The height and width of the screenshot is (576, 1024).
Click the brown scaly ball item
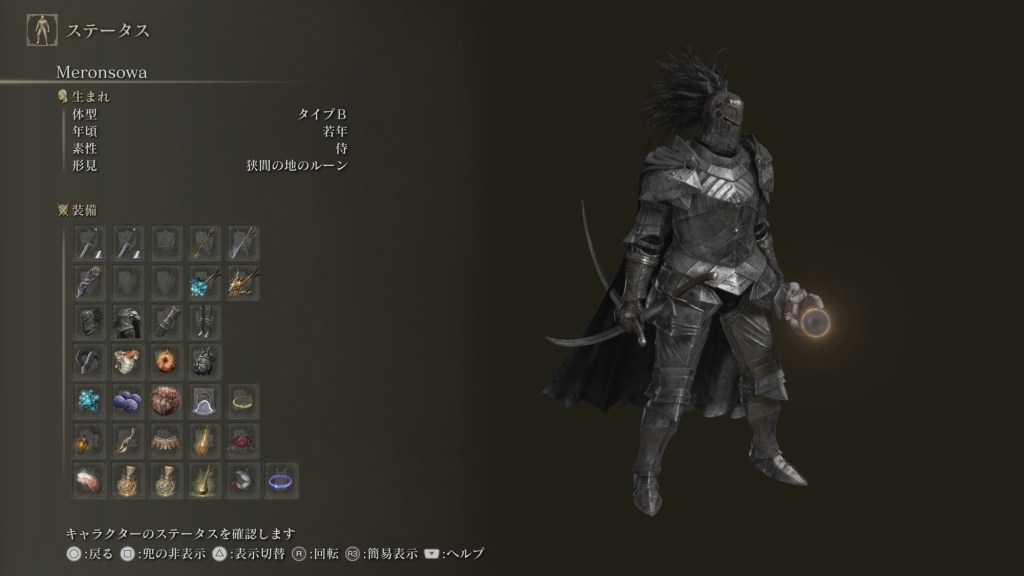(x=166, y=400)
